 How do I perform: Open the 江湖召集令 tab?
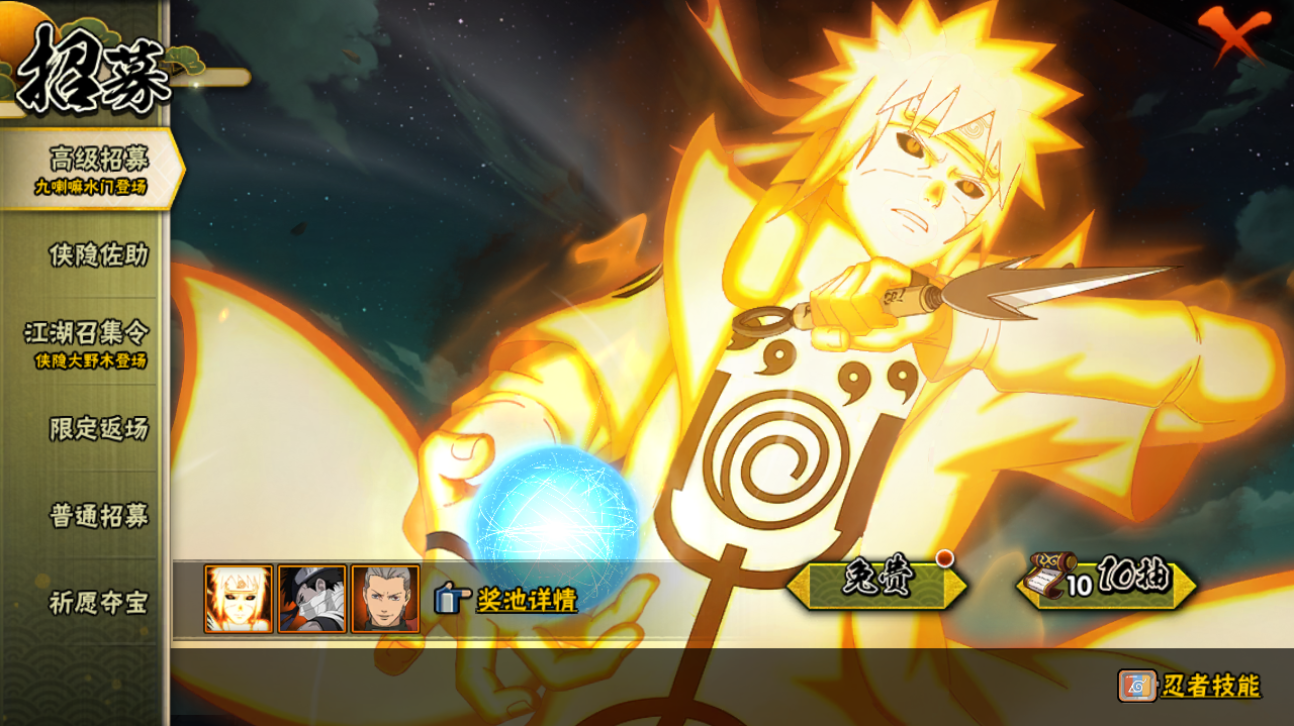tap(92, 342)
